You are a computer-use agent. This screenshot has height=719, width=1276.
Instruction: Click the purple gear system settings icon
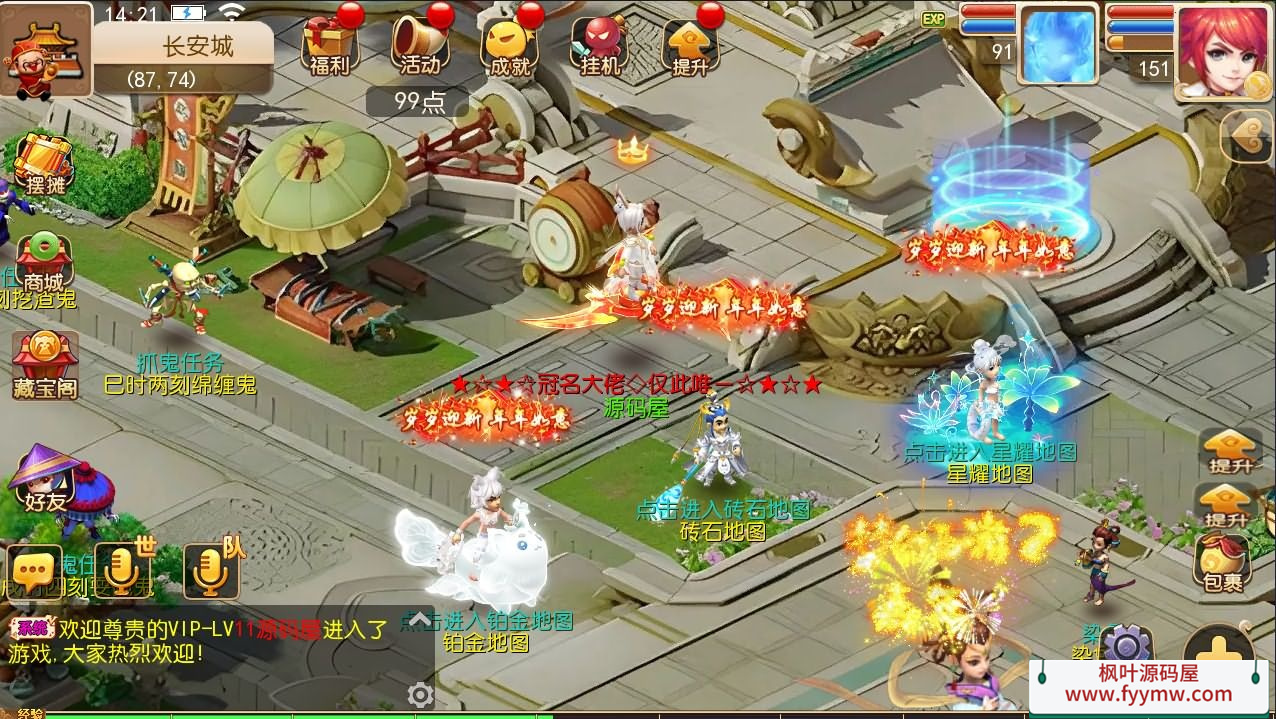click(x=1128, y=645)
